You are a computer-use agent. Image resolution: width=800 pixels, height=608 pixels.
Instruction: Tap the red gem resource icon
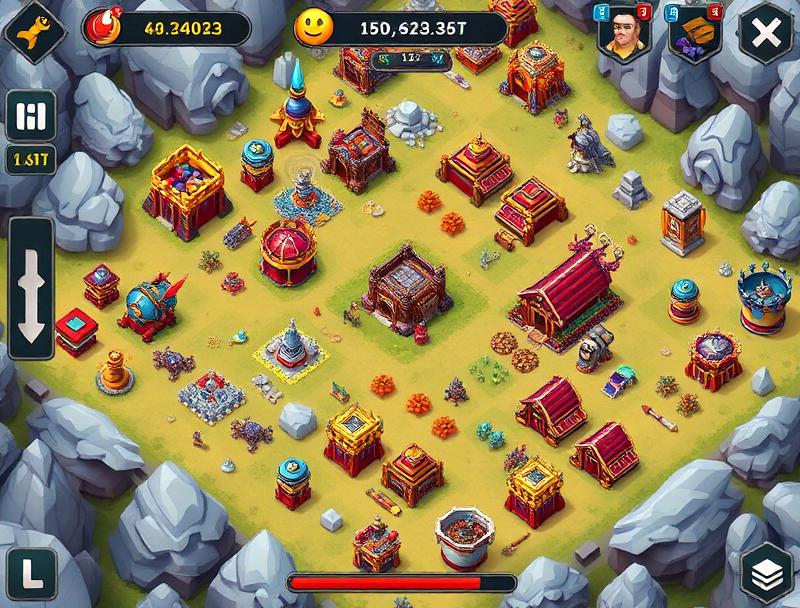[103, 26]
